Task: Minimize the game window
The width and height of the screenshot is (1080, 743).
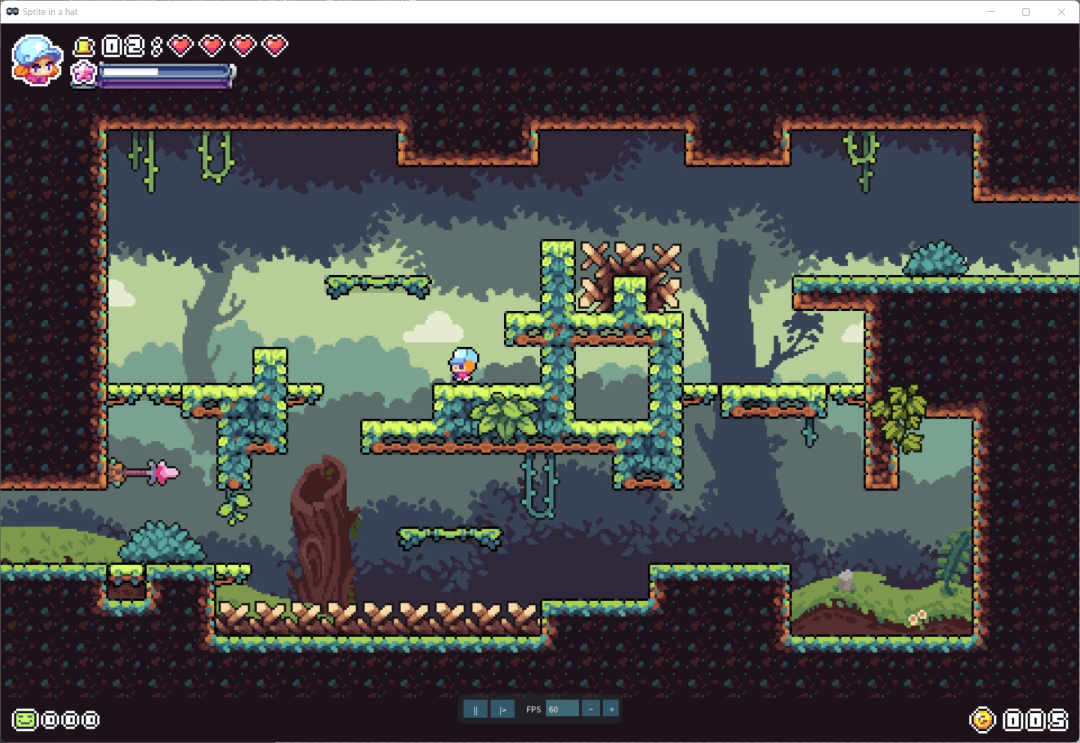Action: (990, 11)
